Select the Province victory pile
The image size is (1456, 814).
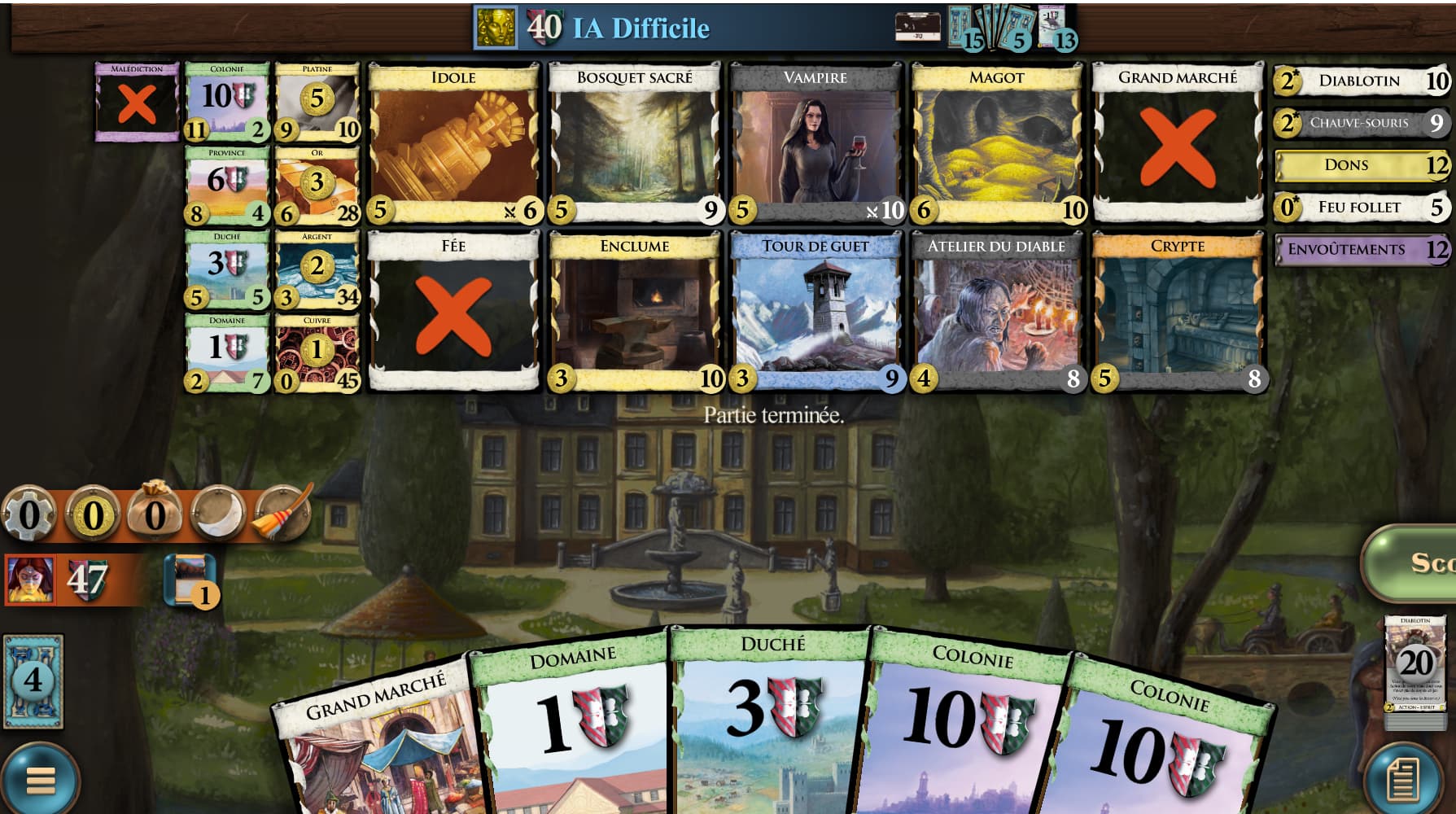point(227,186)
